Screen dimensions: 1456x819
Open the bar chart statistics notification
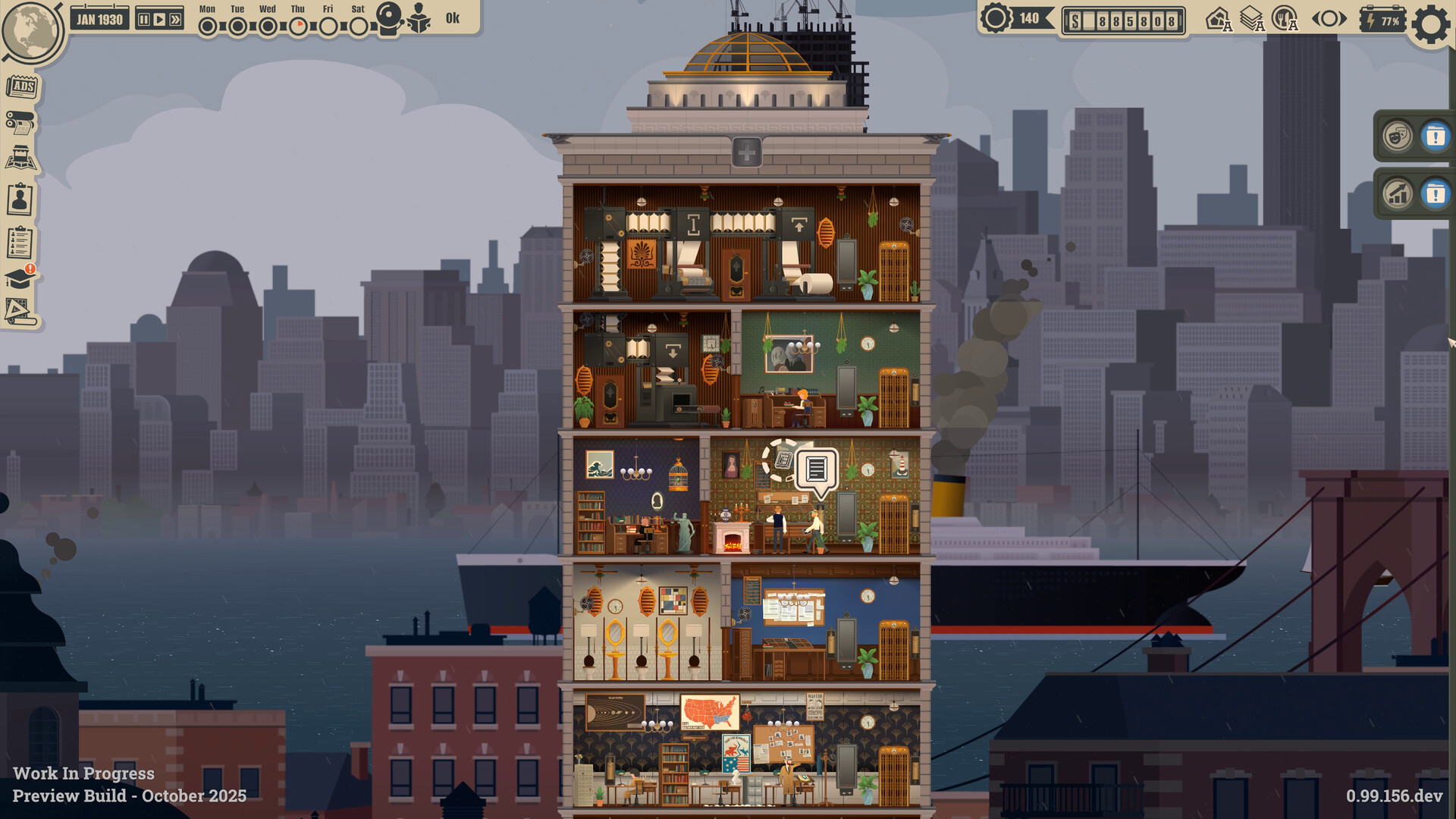pyautogui.click(x=1398, y=194)
